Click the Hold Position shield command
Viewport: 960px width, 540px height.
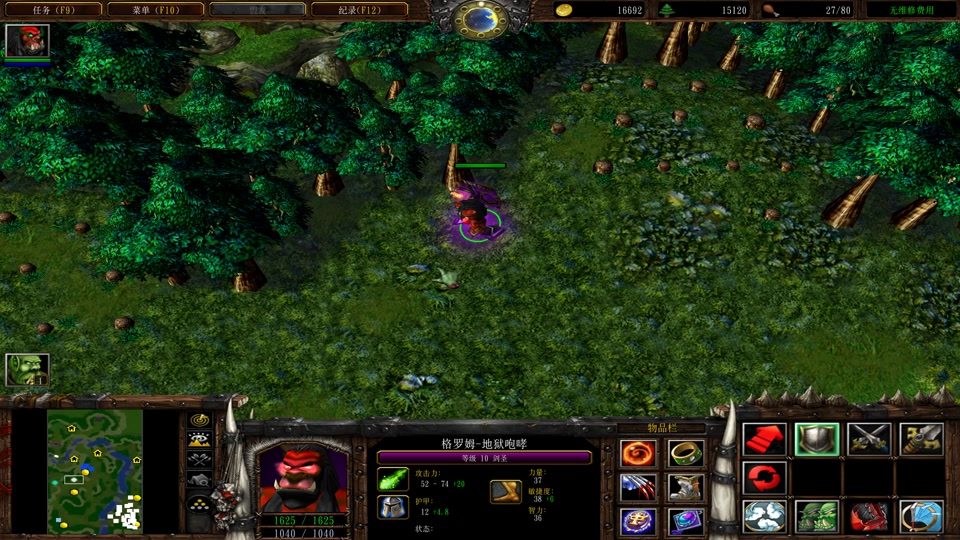817,440
